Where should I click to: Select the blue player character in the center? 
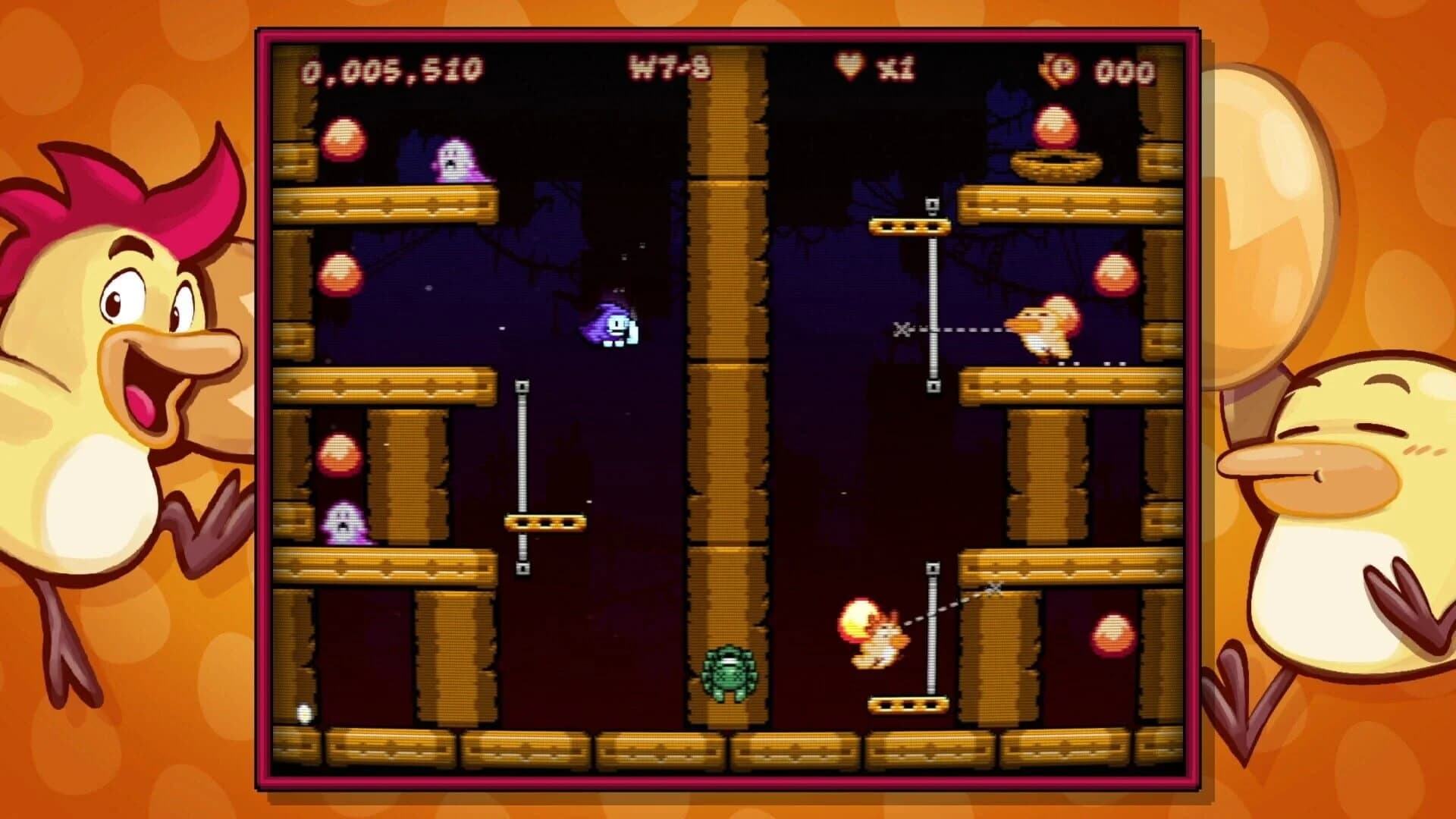click(613, 326)
